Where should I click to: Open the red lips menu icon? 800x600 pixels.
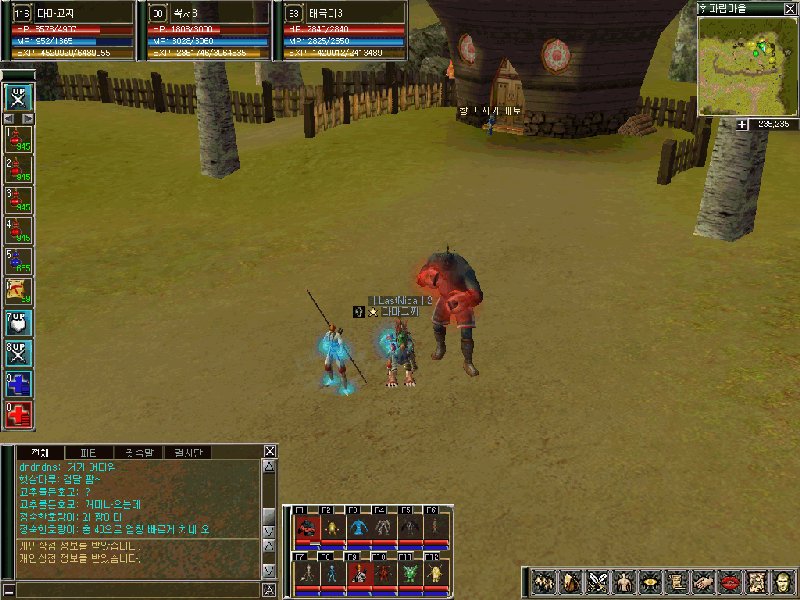coord(731,581)
